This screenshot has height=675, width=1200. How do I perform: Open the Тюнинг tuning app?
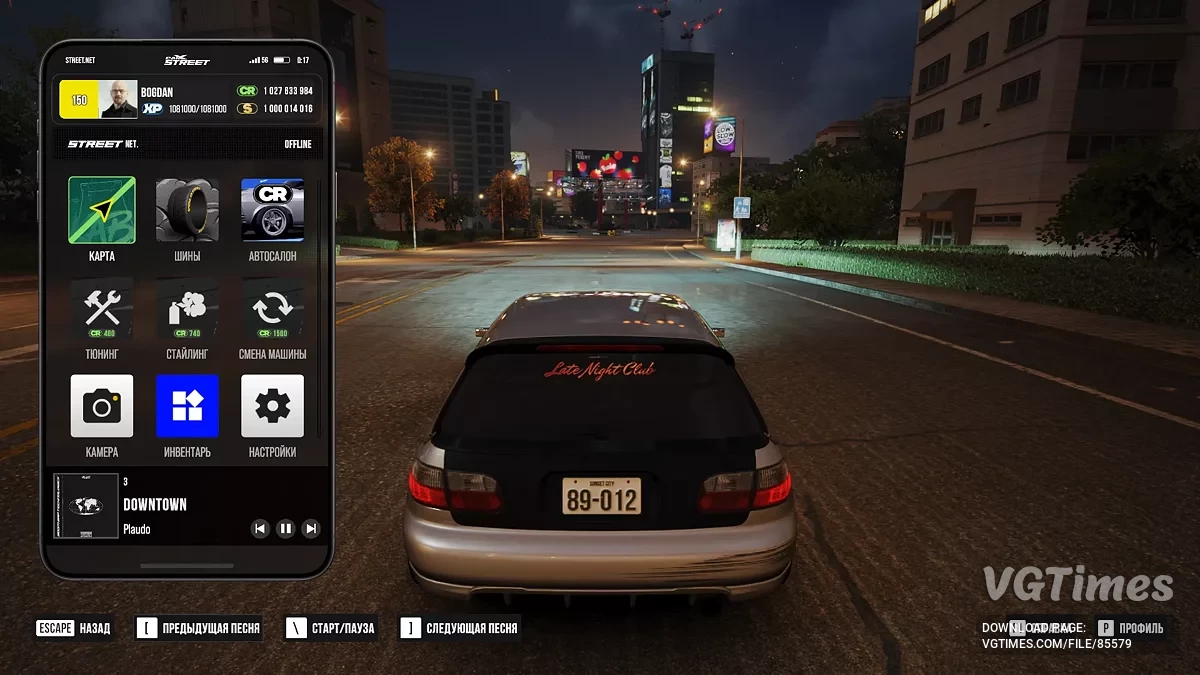point(102,308)
